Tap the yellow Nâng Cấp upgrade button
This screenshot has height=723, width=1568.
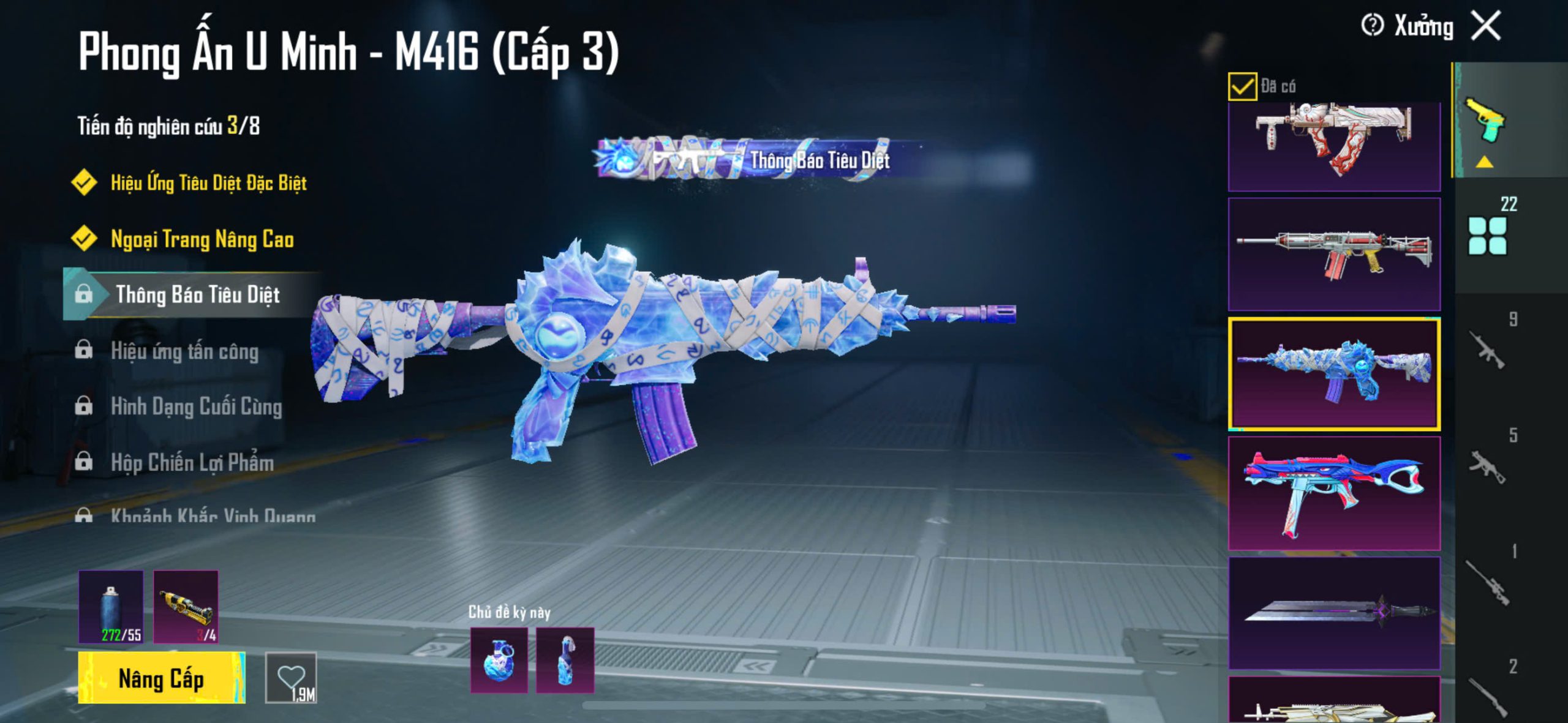161,678
